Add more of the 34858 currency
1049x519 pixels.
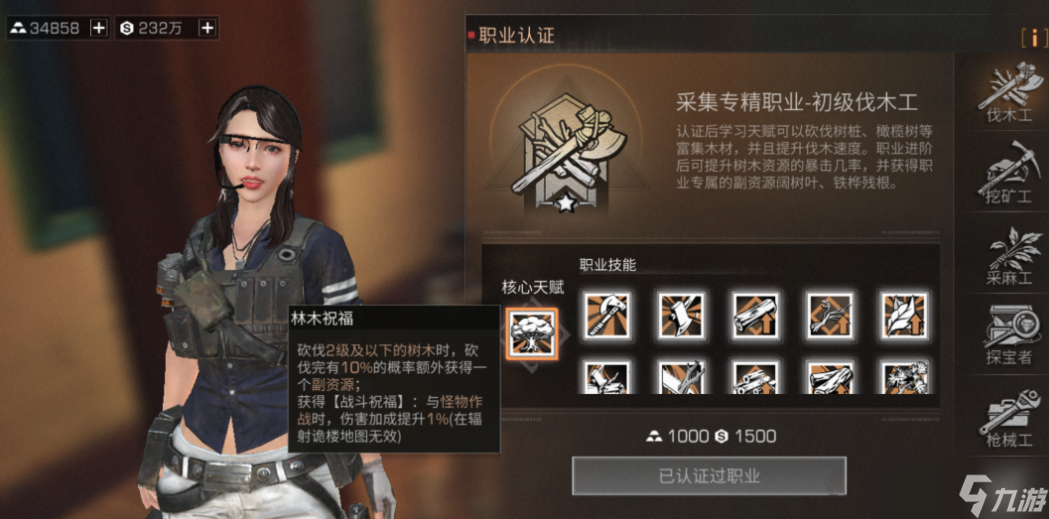coord(98,28)
